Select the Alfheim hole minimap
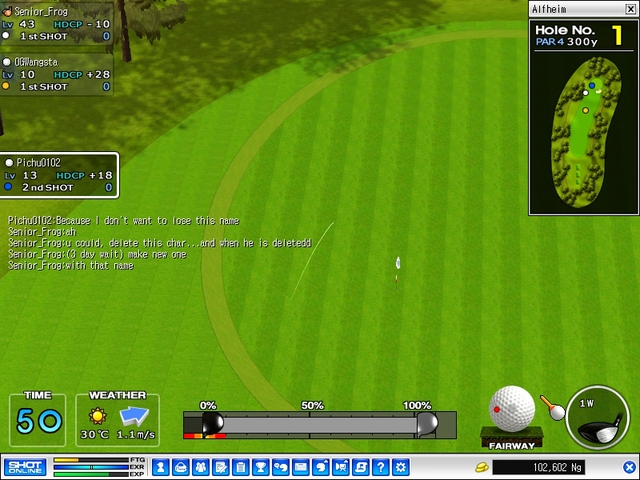Image resolution: width=640 pixels, height=480 pixels. pyautogui.click(x=584, y=115)
